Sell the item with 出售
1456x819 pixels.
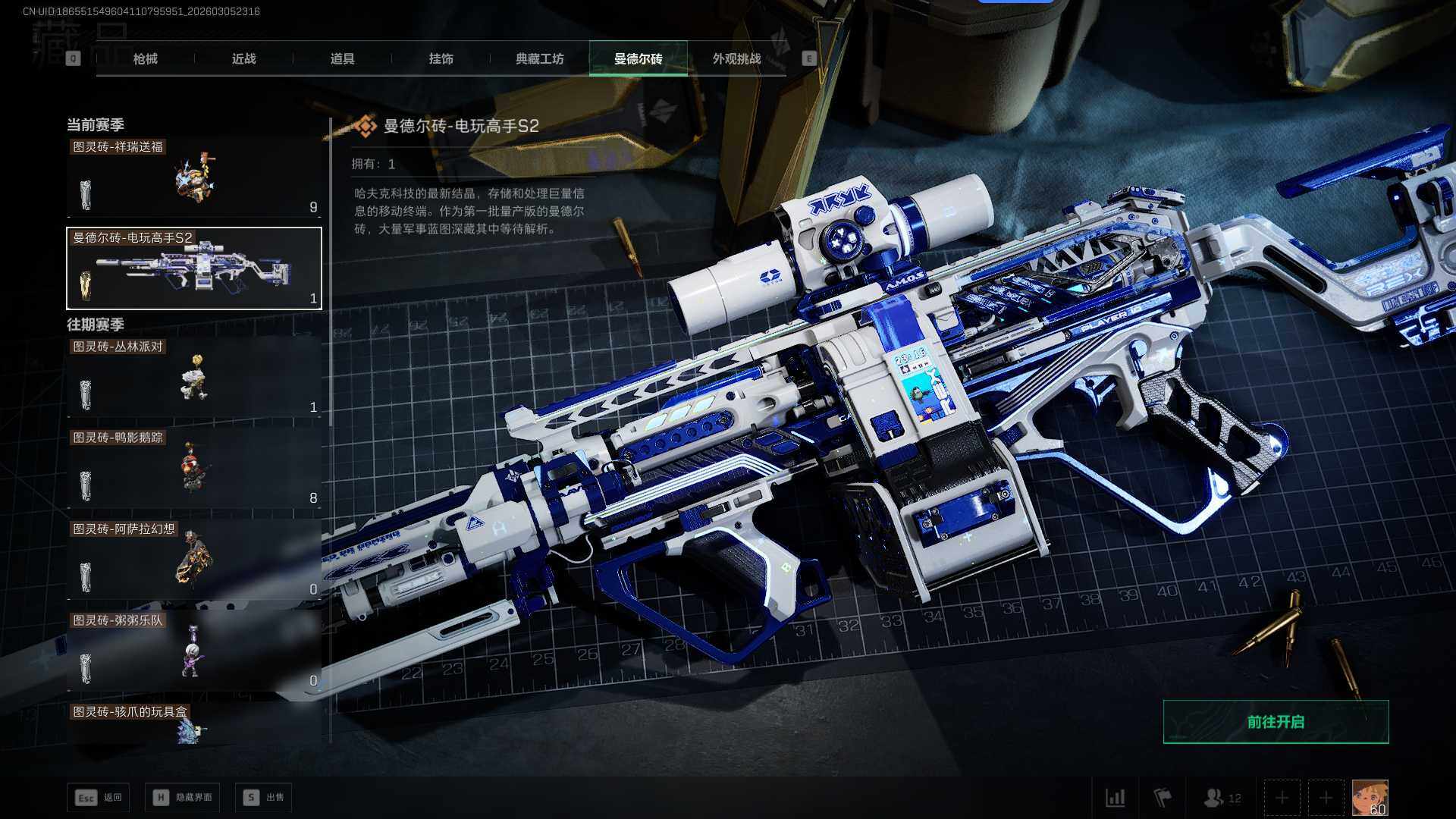point(263,798)
